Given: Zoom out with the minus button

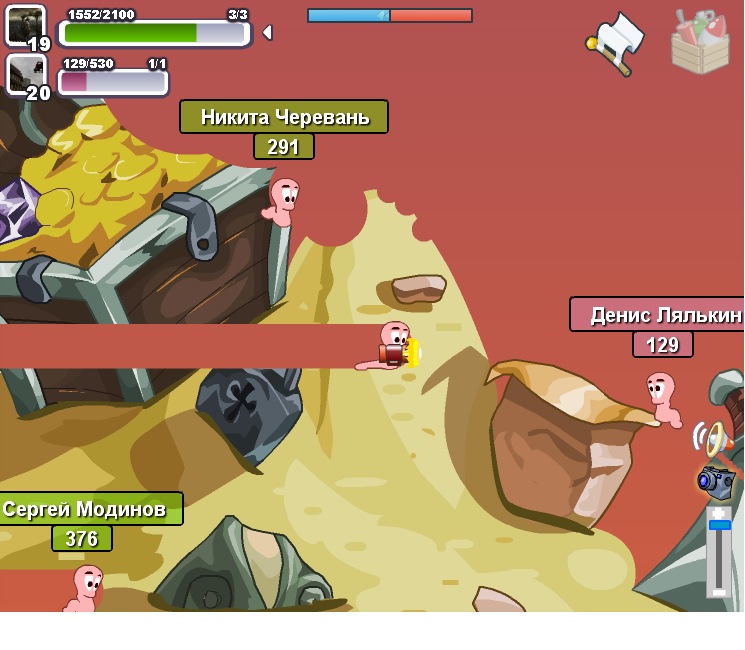Looking at the screenshot, I should pos(719,591).
